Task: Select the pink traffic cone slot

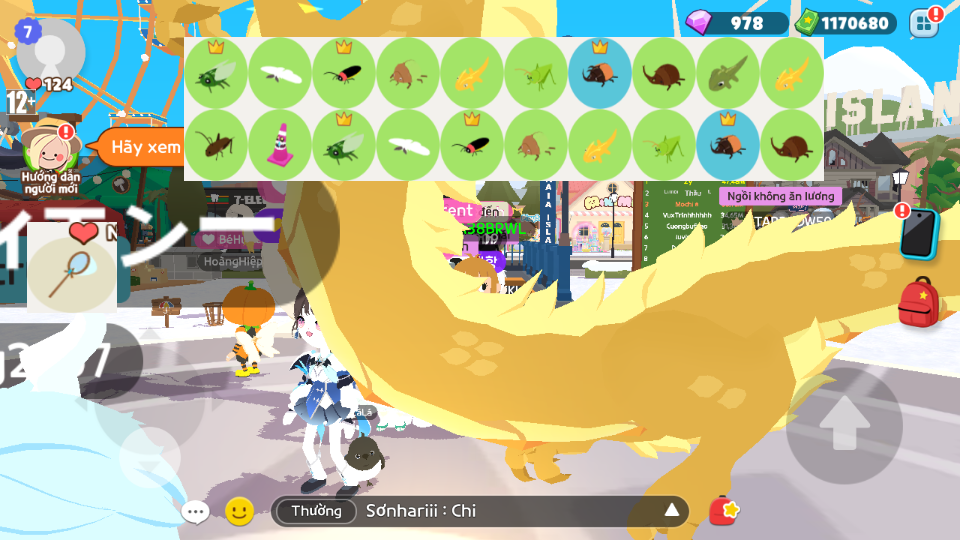Action: tap(280, 145)
